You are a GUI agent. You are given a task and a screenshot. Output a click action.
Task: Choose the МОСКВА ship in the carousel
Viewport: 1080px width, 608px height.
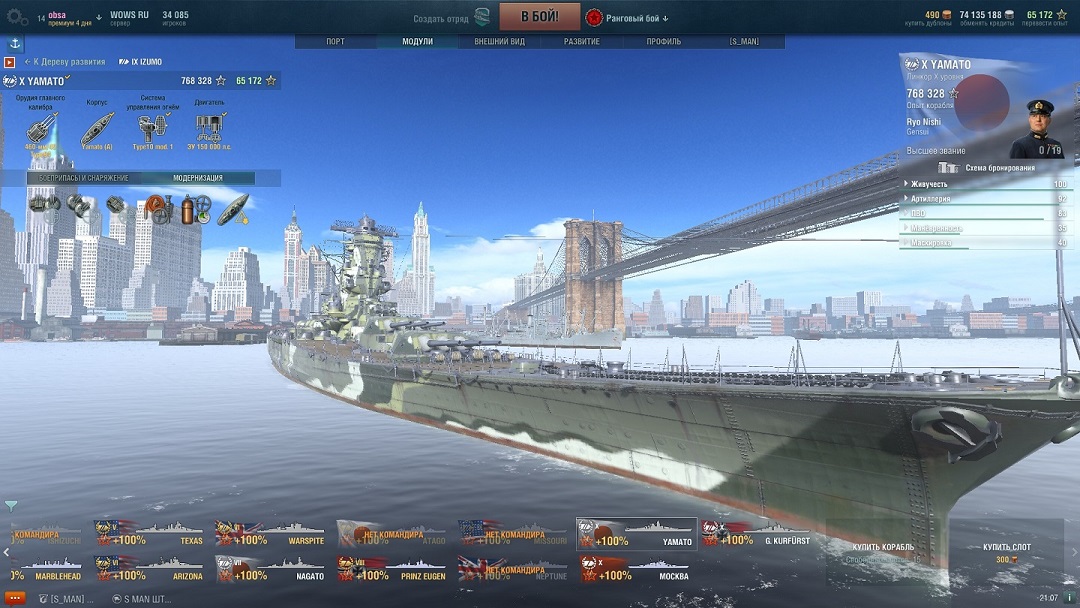(637, 570)
